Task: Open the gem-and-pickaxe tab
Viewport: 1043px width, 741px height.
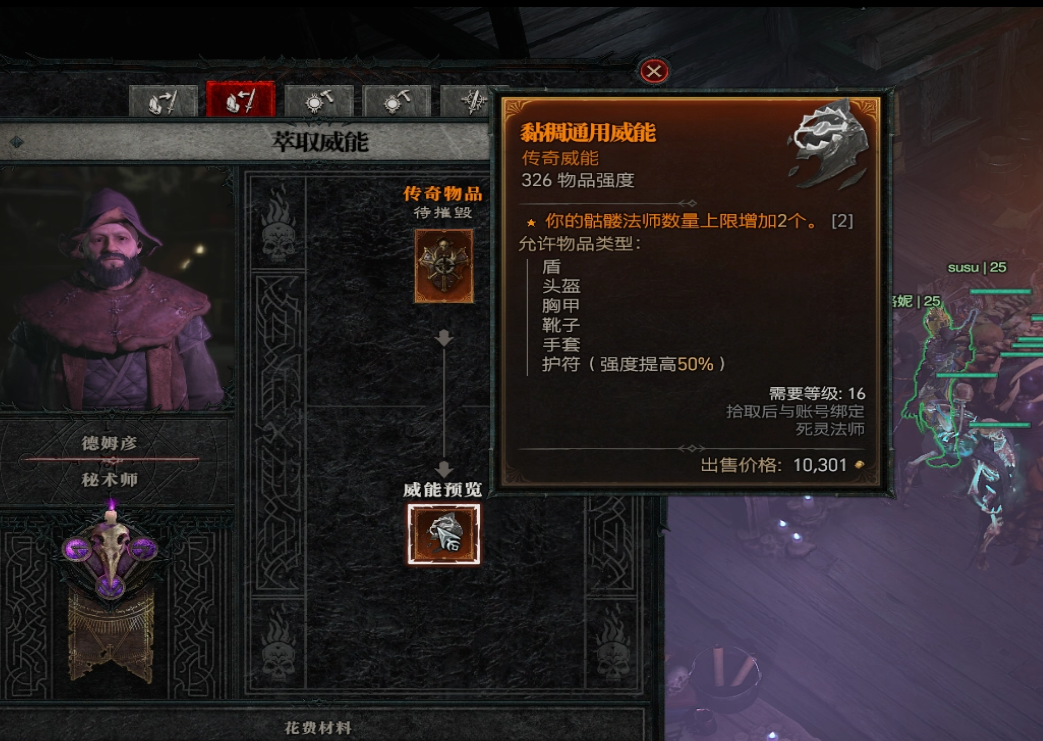Action: point(397,102)
